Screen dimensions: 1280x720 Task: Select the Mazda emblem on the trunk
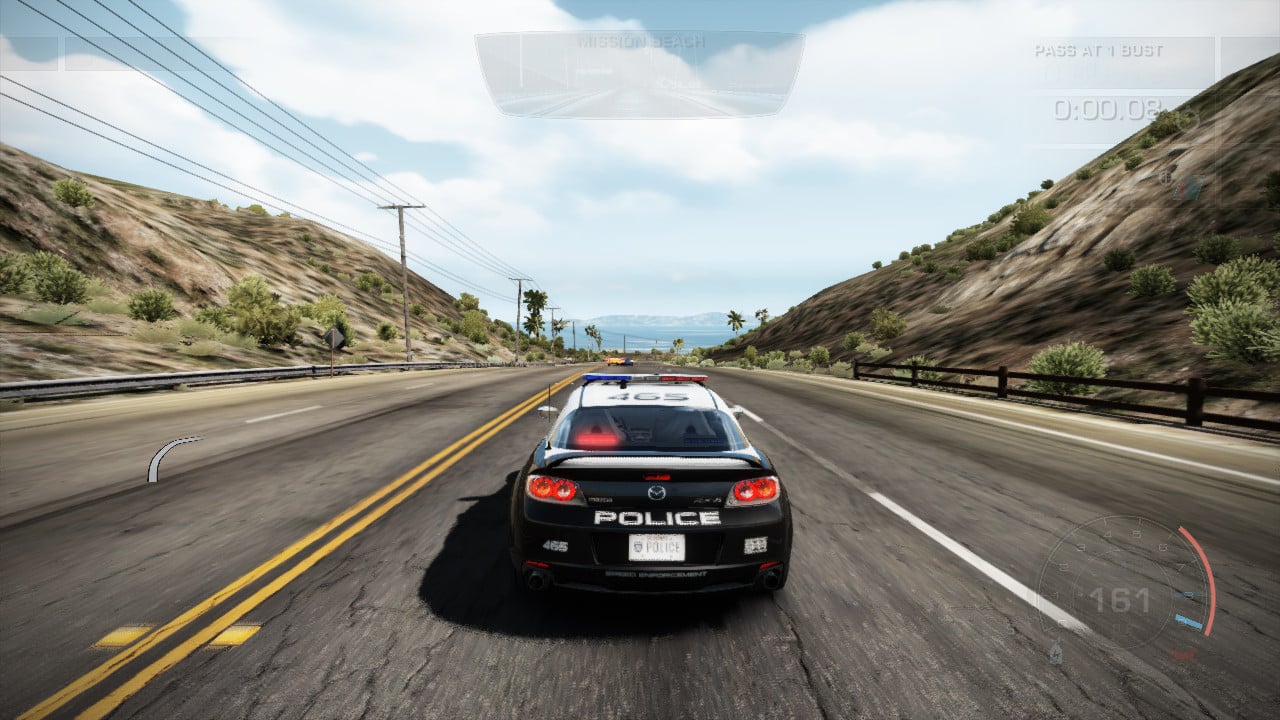coord(656,494)
